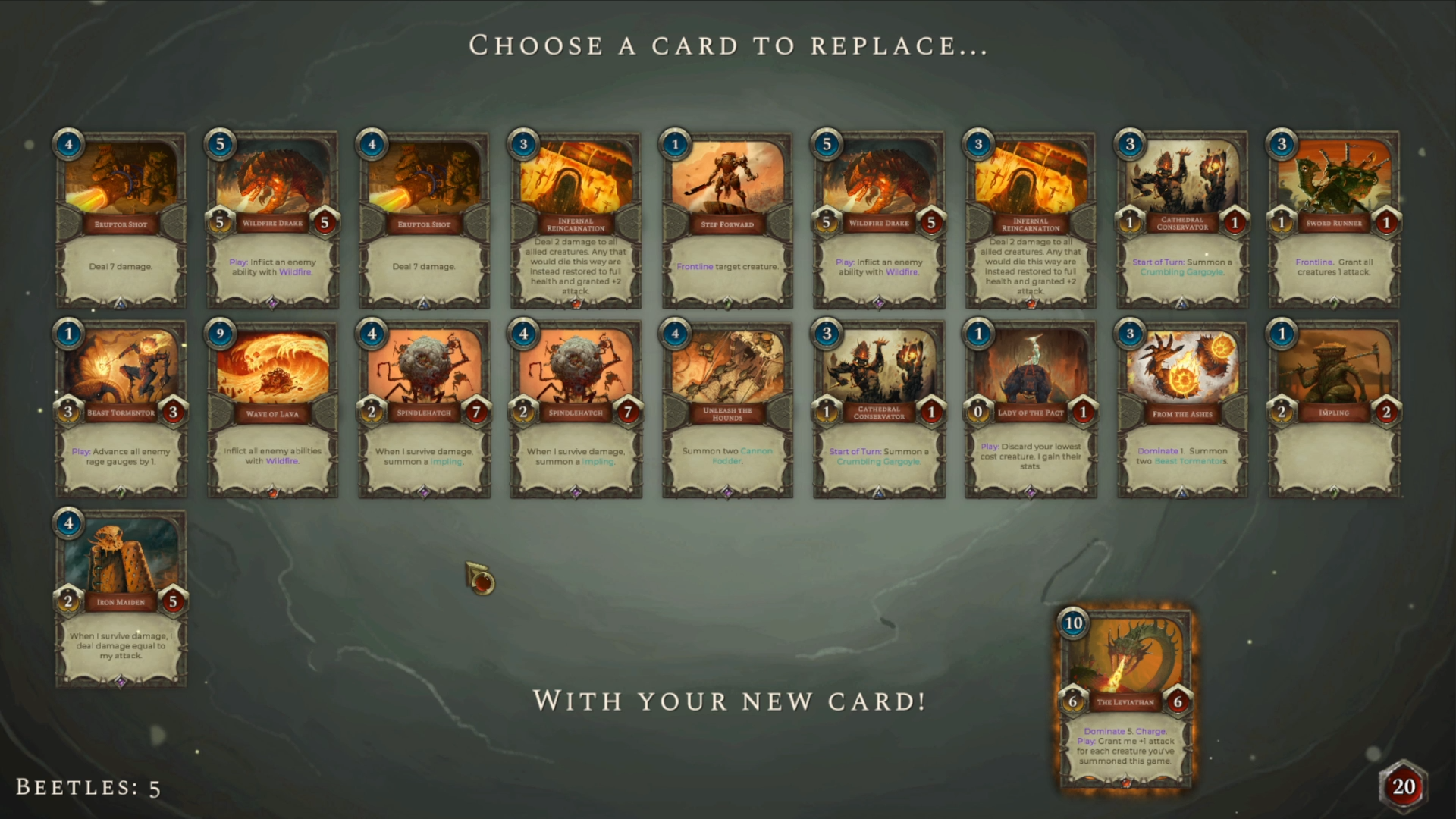The height and width of the screenshot is (819, 1456).
Task: Replace the Wave of Lava card
Action: 272,409
